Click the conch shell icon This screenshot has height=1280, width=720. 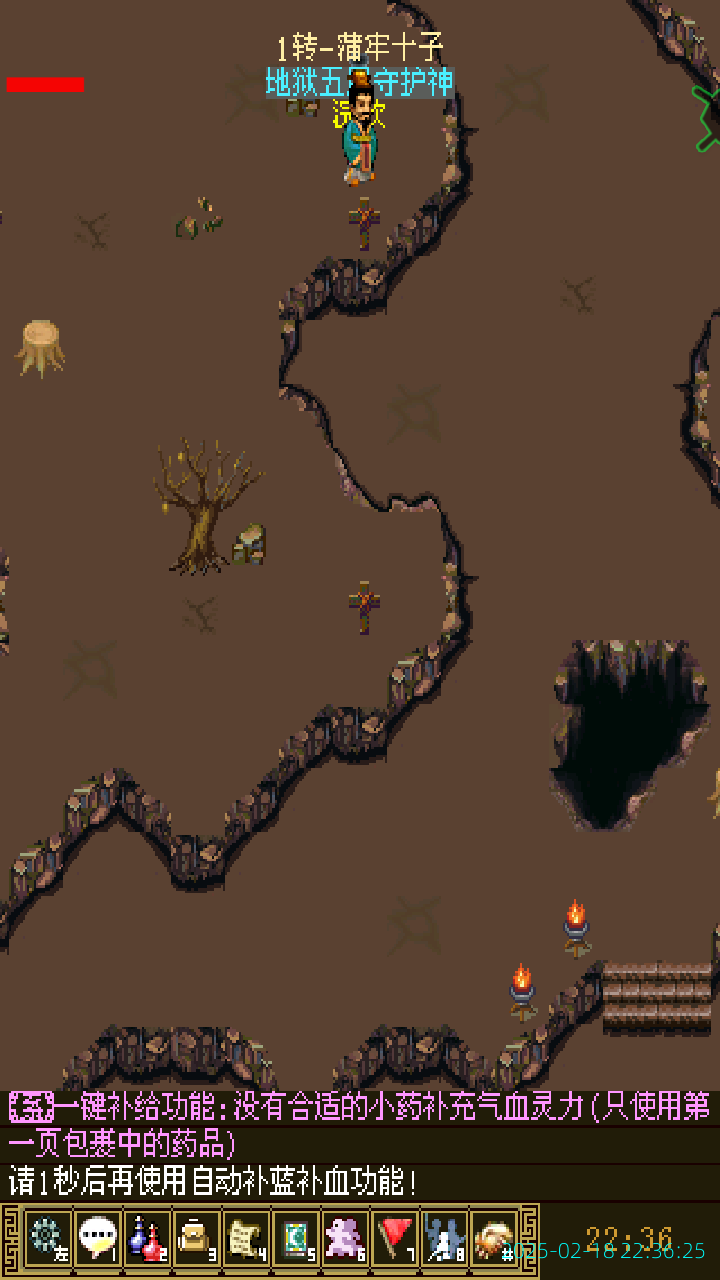click(x=494, y=1237)
